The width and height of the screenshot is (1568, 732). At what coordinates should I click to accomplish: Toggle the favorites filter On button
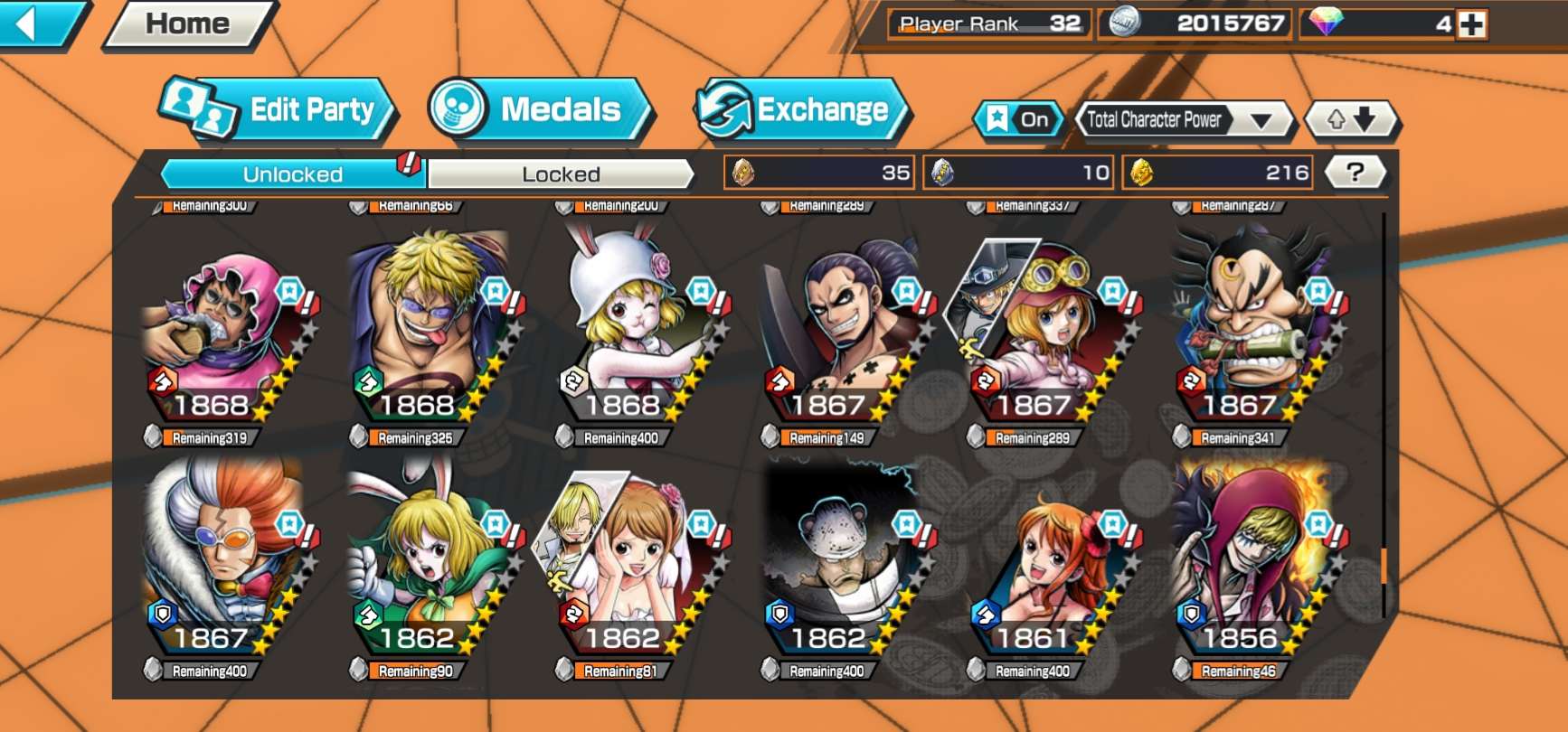coord(1018,119)
